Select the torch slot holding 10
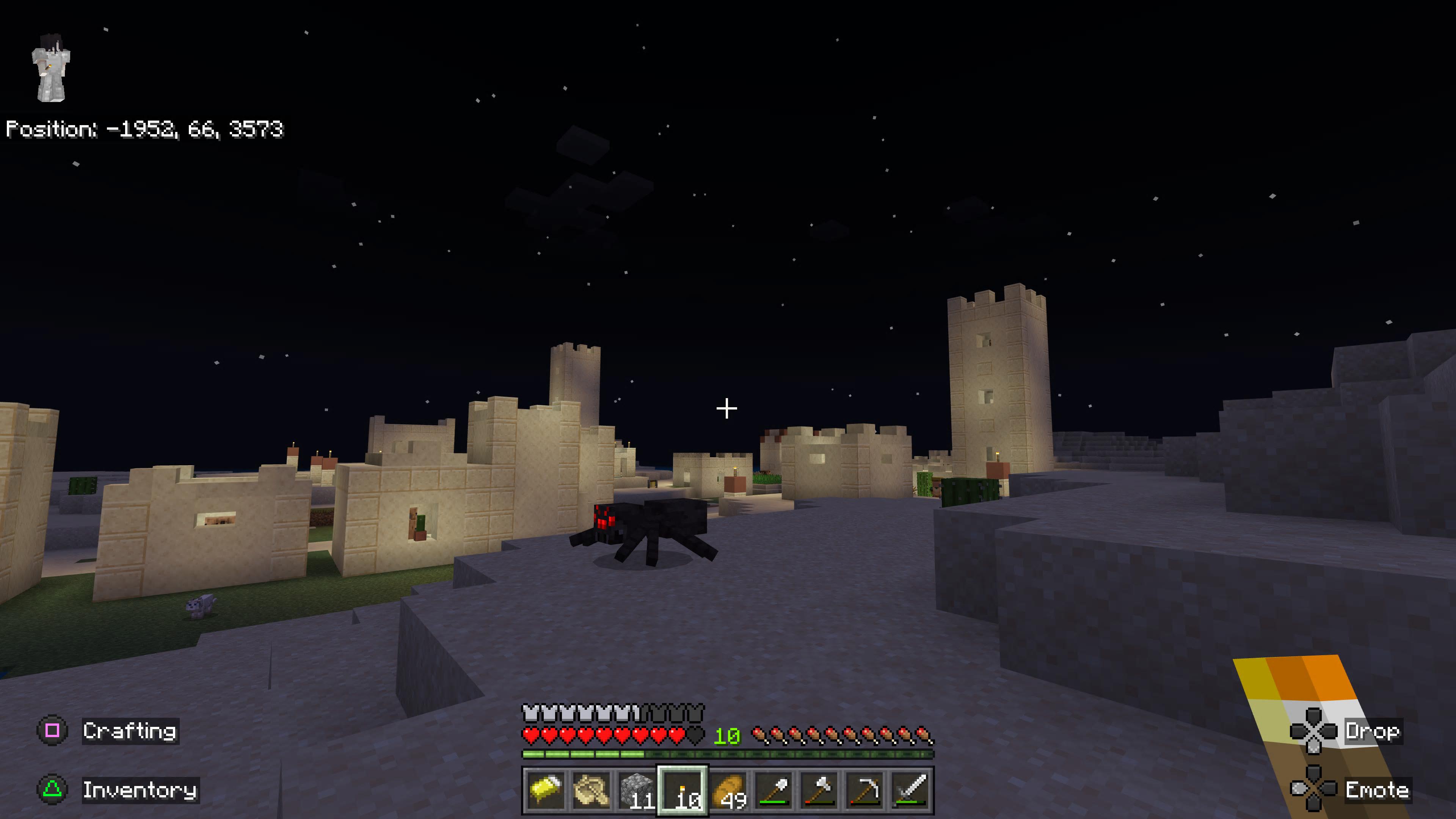 pos(682,789)
